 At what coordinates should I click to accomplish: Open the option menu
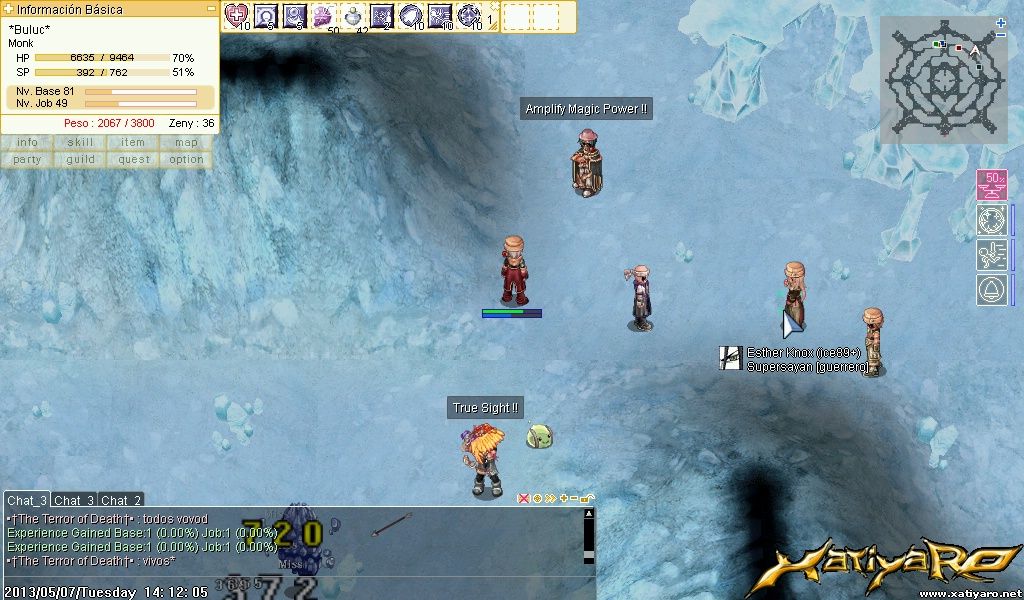click(x=186, y=159)
